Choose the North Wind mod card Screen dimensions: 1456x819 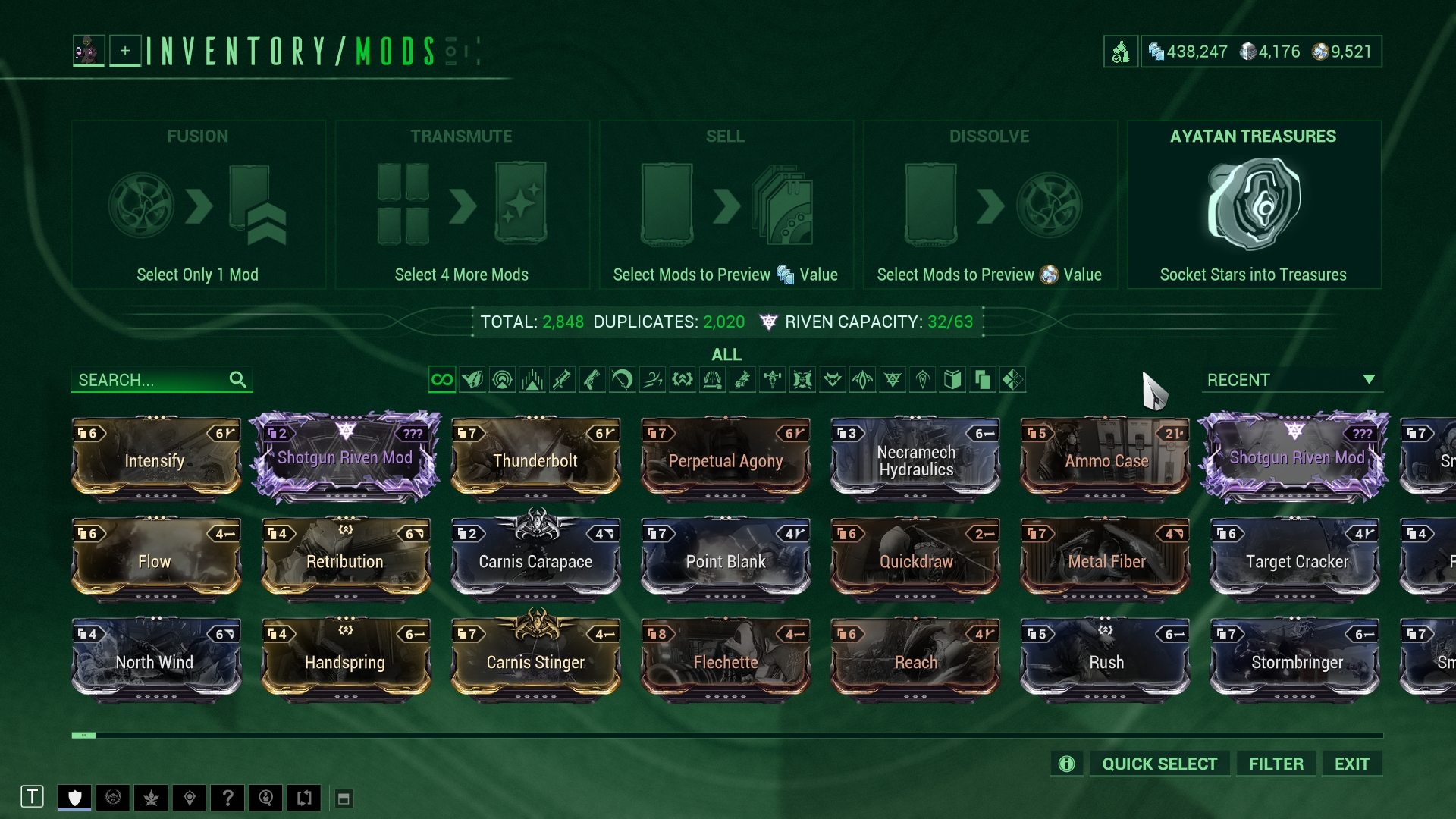point(155,661)
